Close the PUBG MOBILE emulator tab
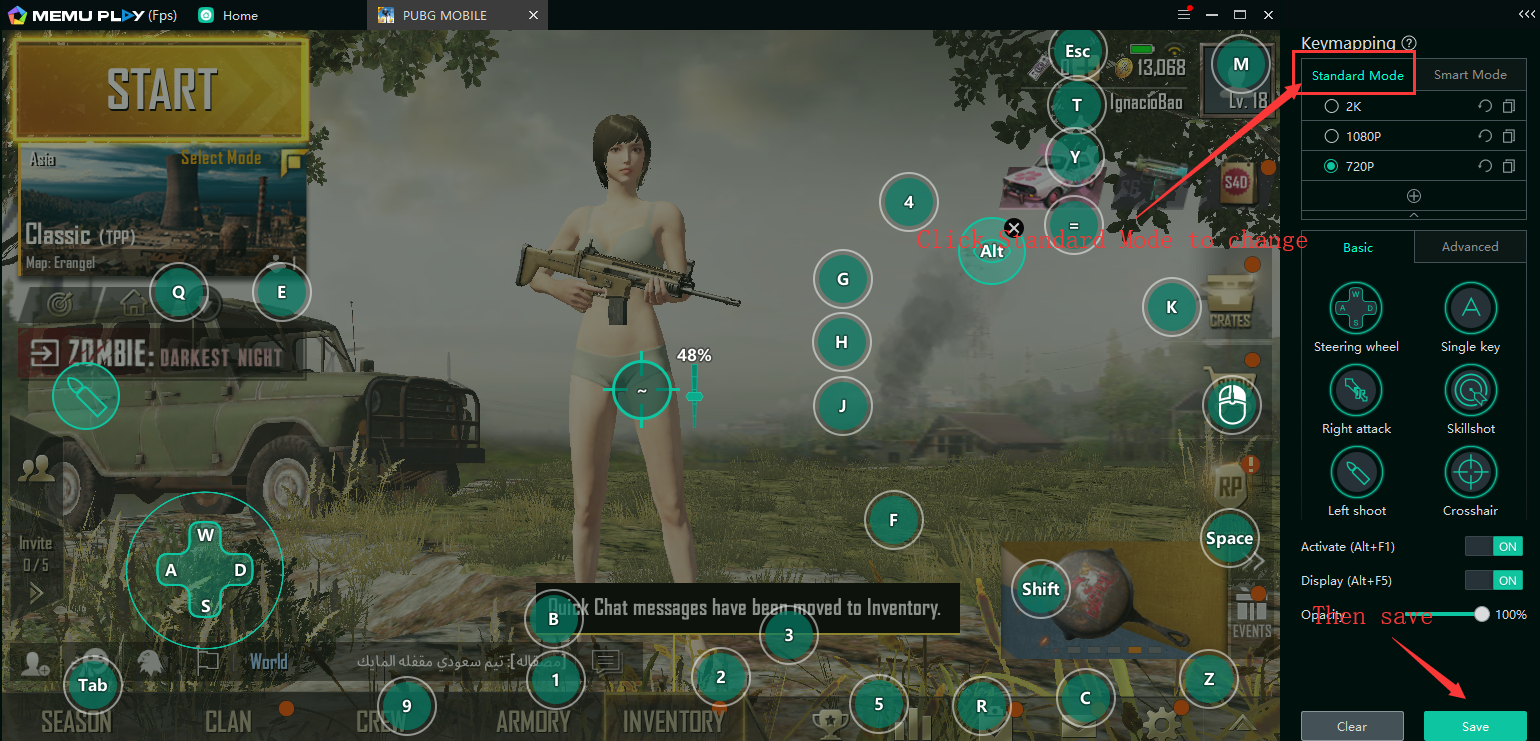Image resolution: width=1540 pixels, height=741 pixels. pos(533,15)
